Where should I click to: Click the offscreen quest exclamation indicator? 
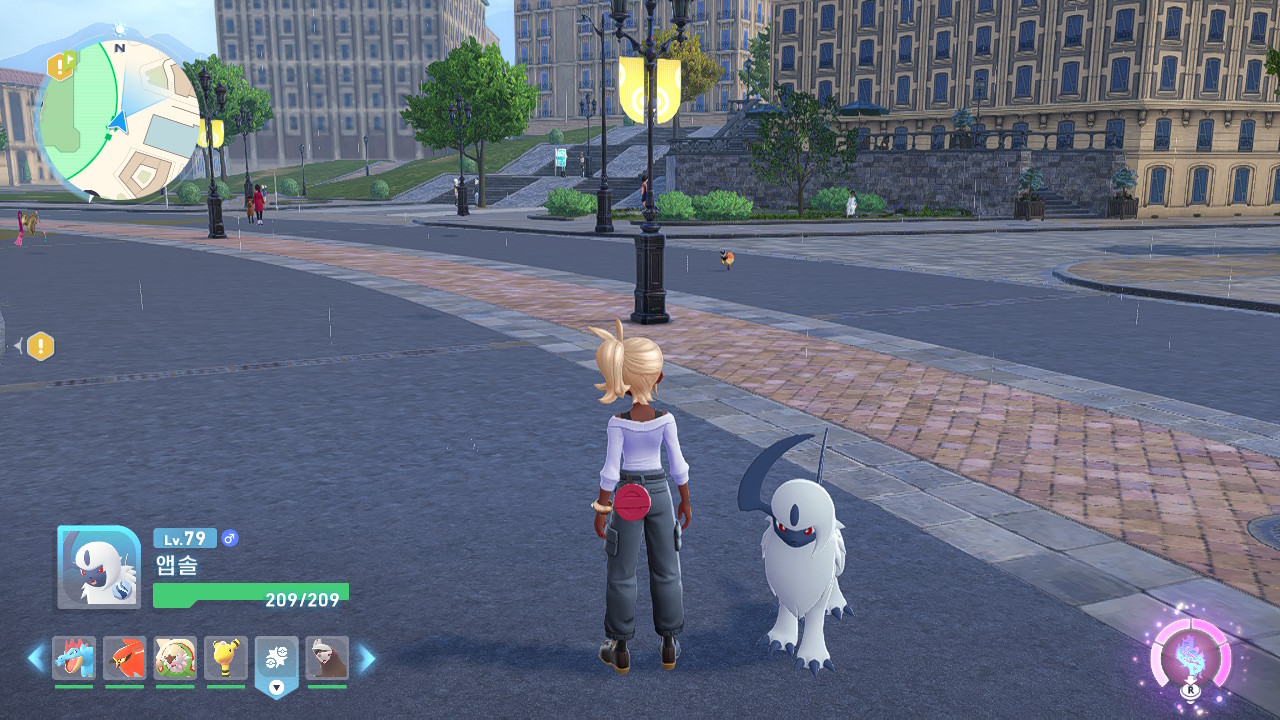pos(40,346)
